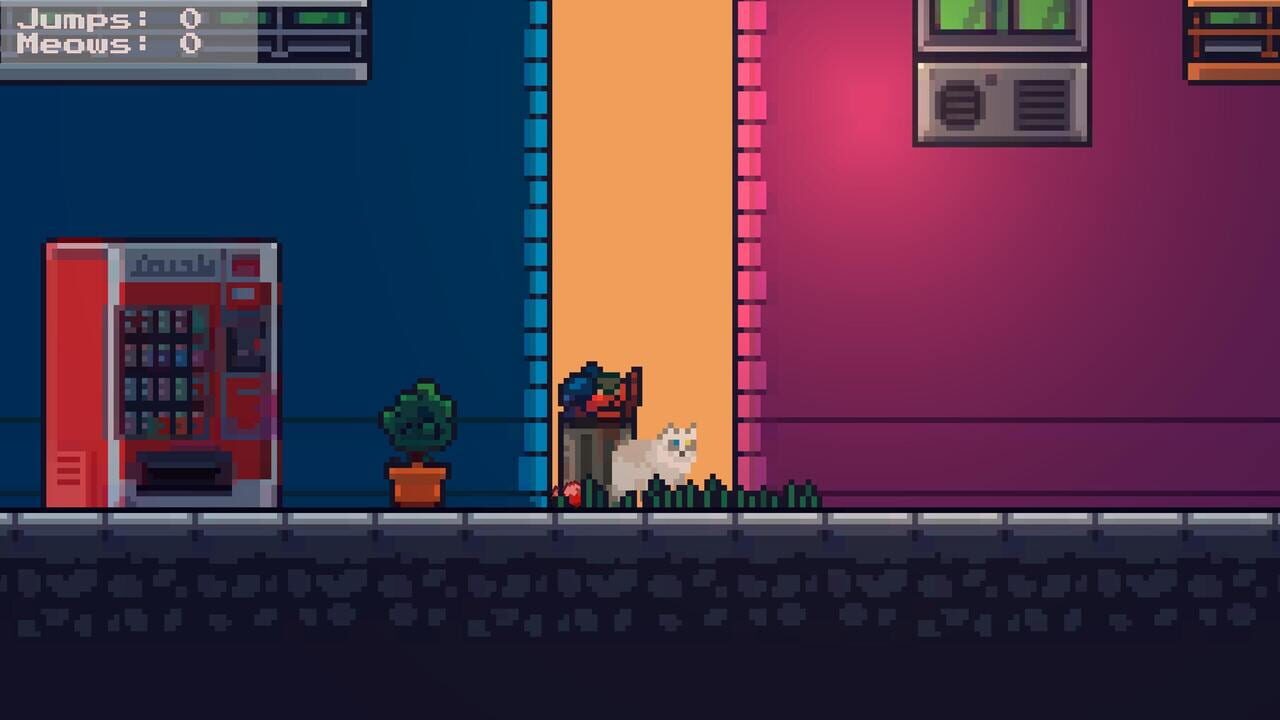Click the red apple near the trash can
This screenshot has width=1280, height=720.
(x=573, y=492)
